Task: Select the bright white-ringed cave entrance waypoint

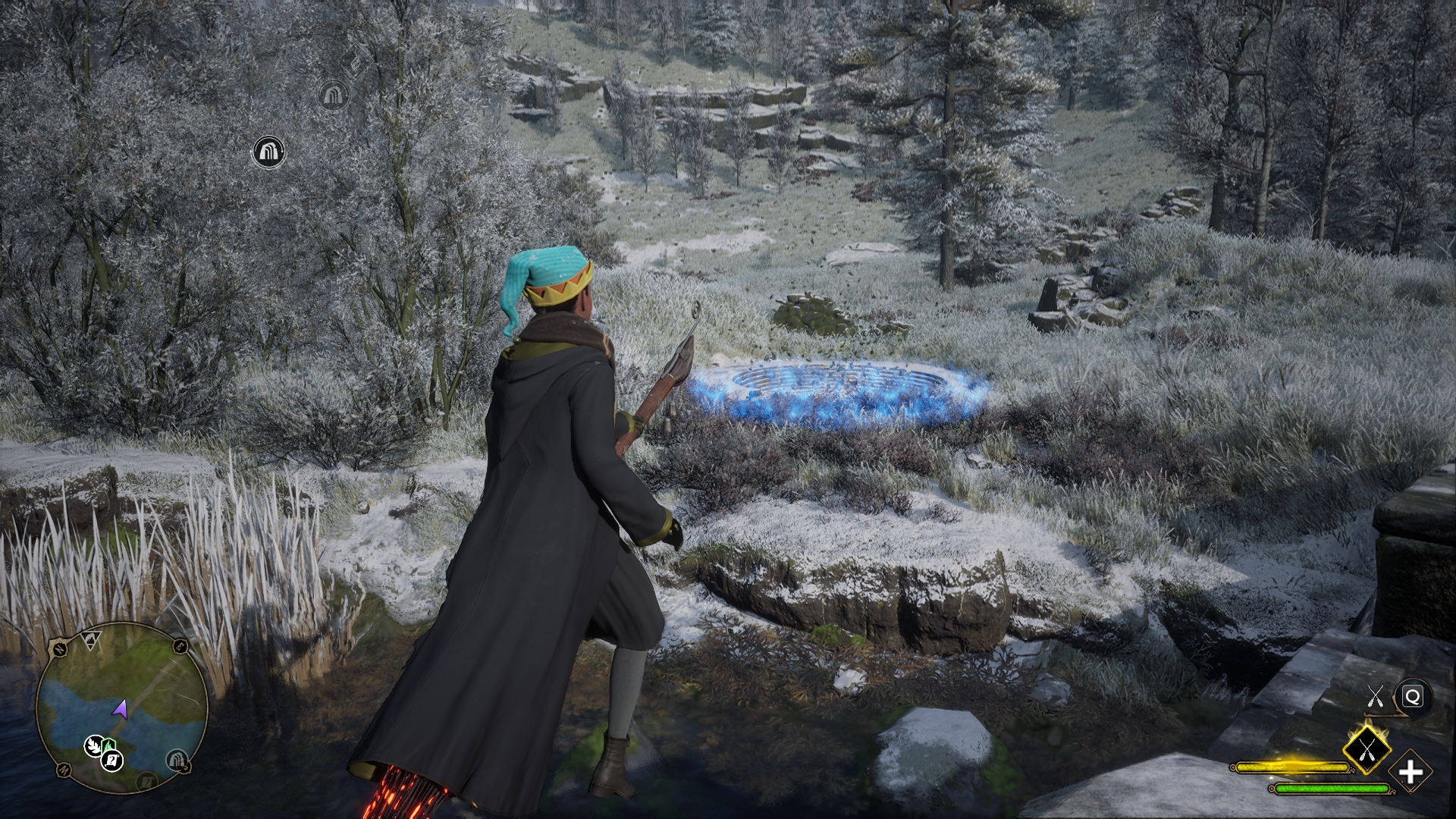Action: click(x=268, y=152)
